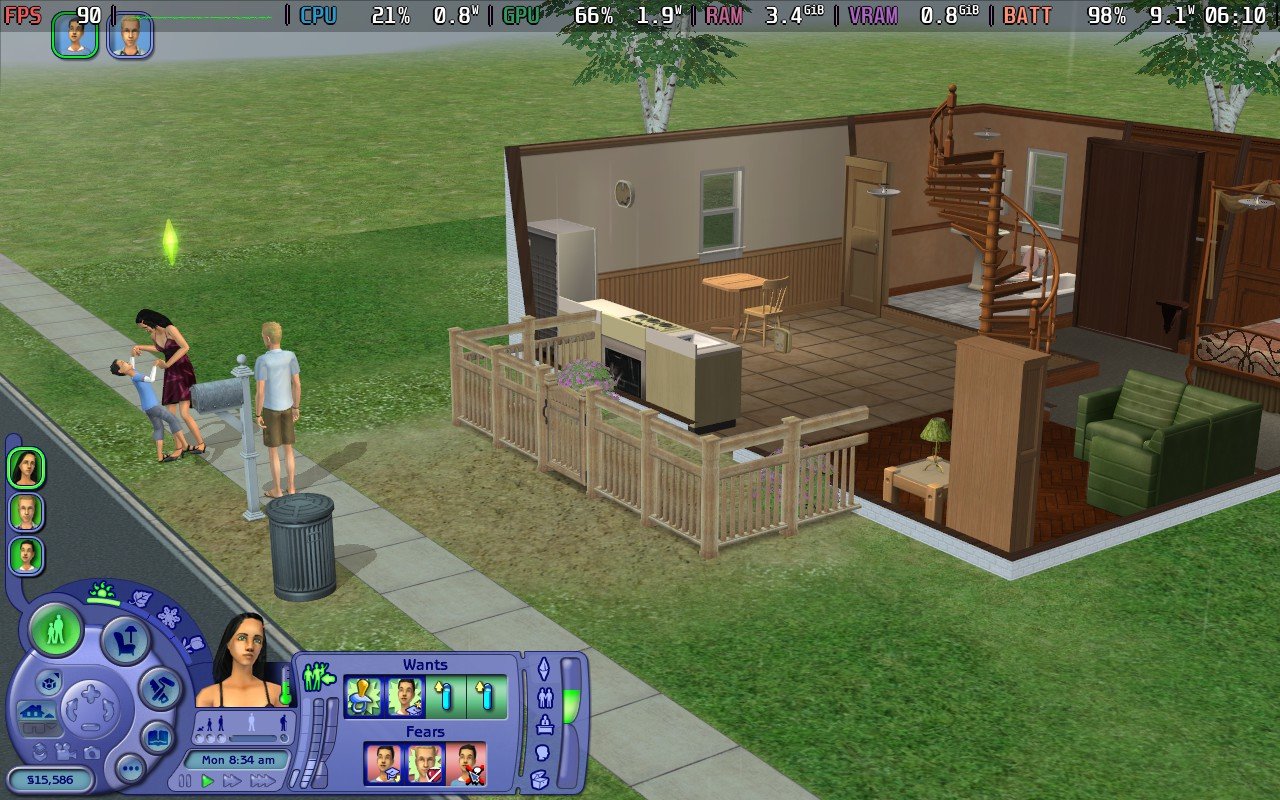This screenshot has height=800, width=1280.
Task: Pause the game with the pause button
Action: pyautogui.click(x=184, y=780)
